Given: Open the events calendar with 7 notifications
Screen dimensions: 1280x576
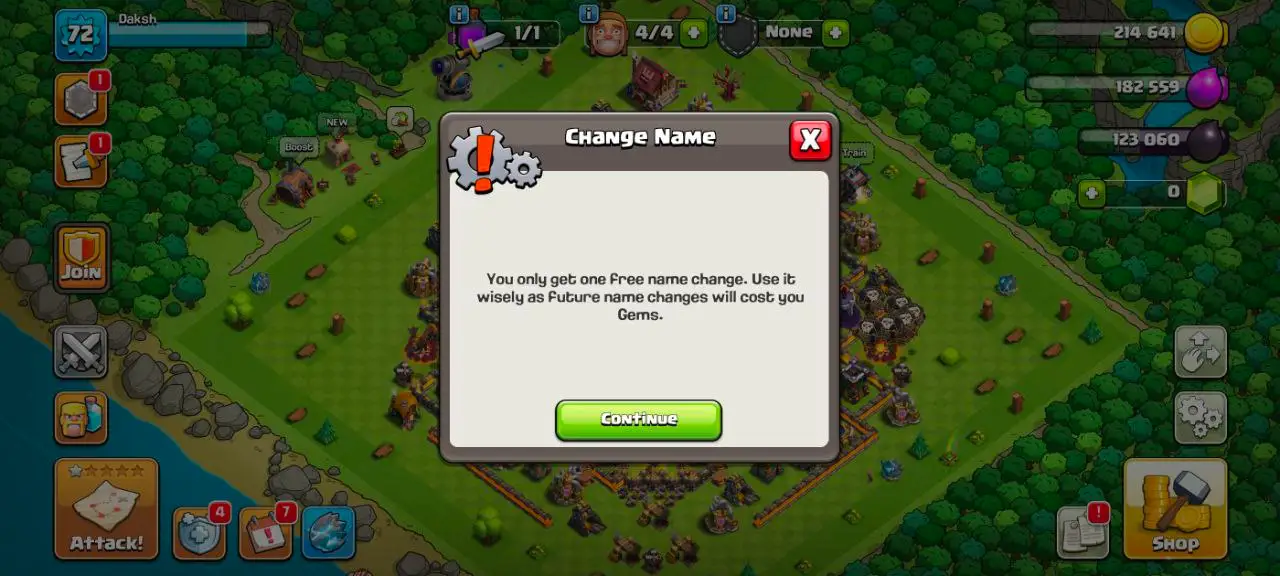Looking at the screenshot, I should point(264,534).
